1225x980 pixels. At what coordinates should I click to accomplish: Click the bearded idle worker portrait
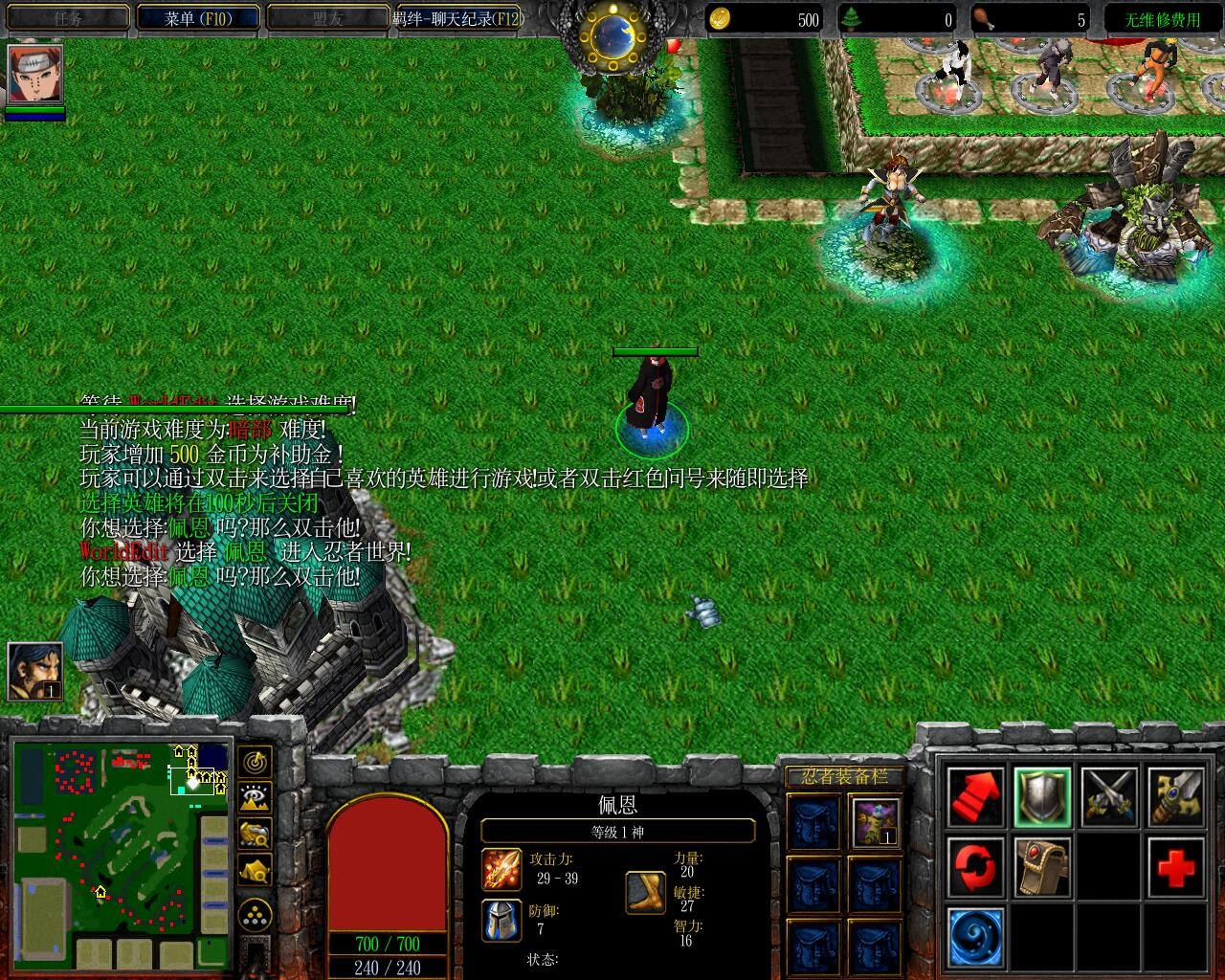(34, 671)
